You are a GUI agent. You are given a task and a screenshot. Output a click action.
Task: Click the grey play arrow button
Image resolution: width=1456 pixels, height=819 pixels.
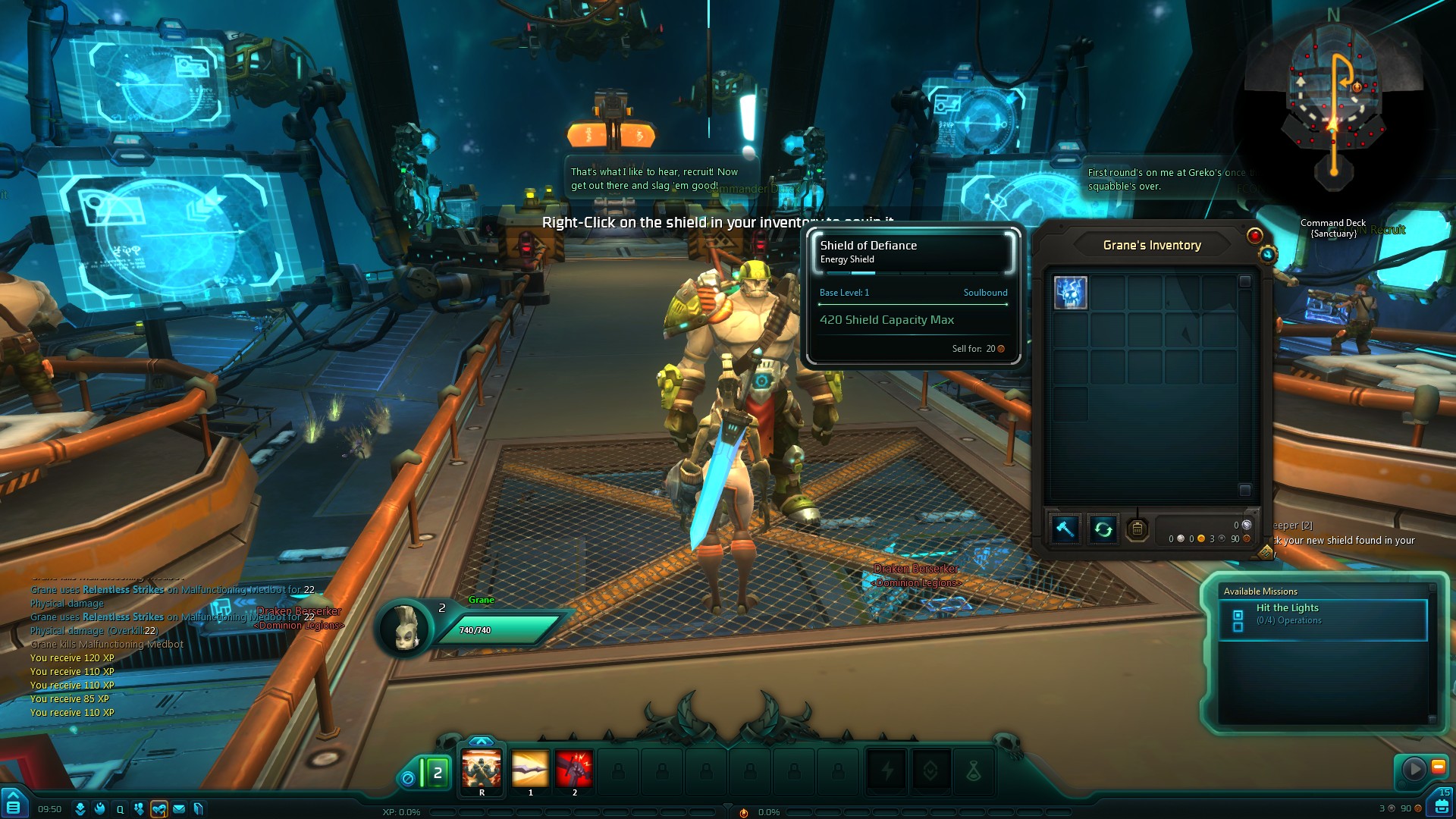click(1414, 769)
